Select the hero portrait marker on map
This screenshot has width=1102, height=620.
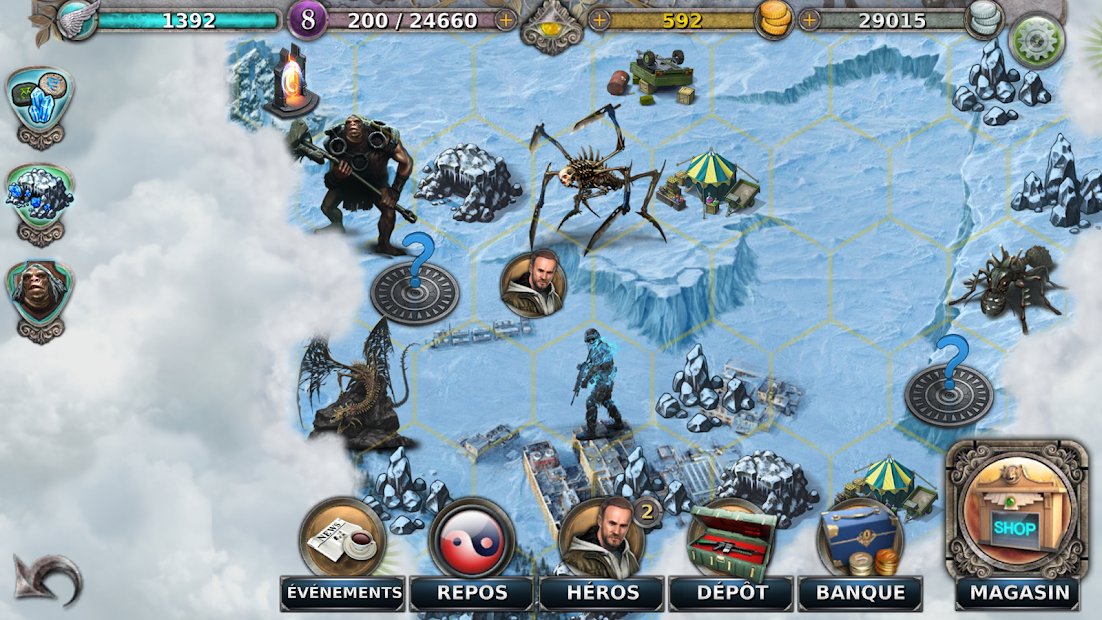533,283
